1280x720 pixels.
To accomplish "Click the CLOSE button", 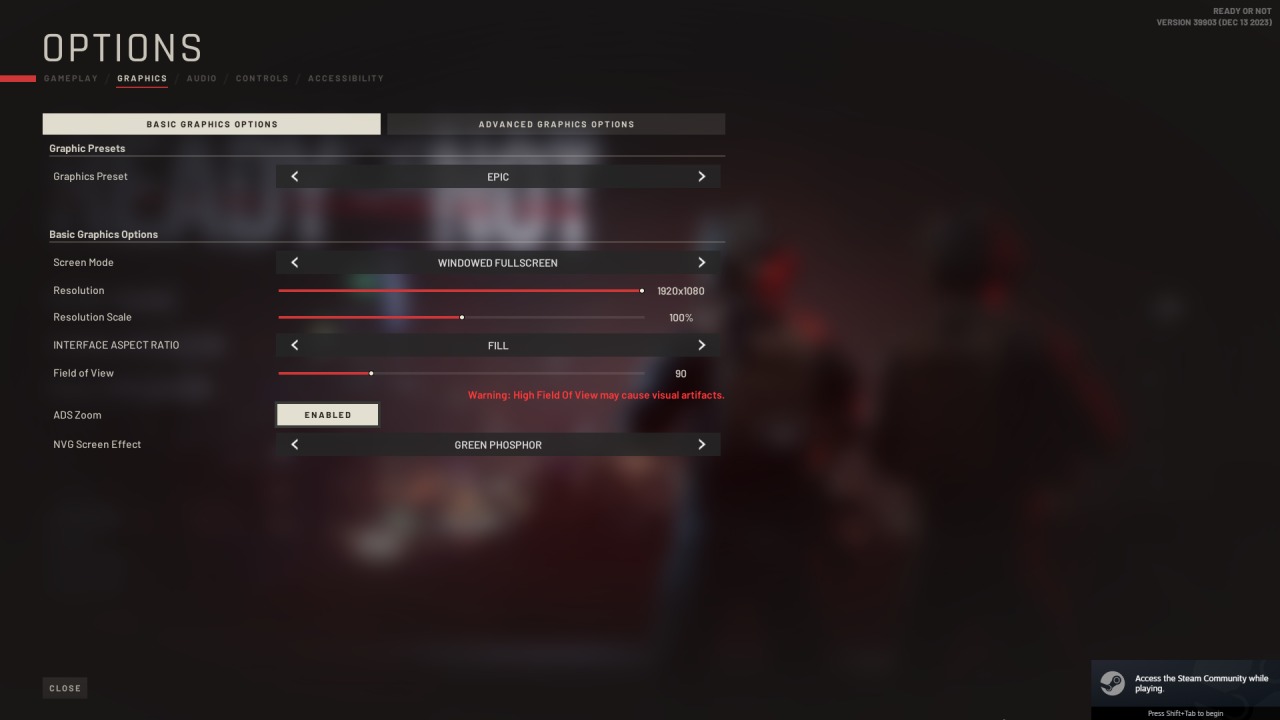I will 64,687.
